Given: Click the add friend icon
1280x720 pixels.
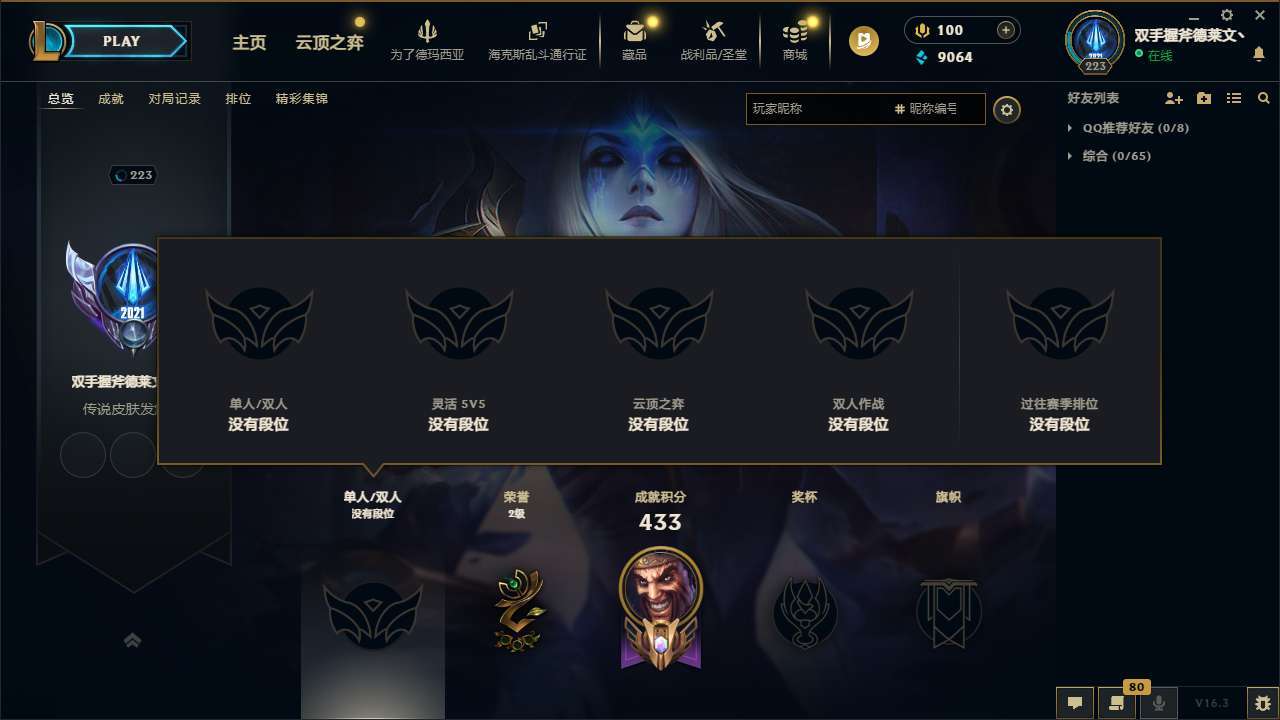Looking at the screenshot, I should 1173,98.
